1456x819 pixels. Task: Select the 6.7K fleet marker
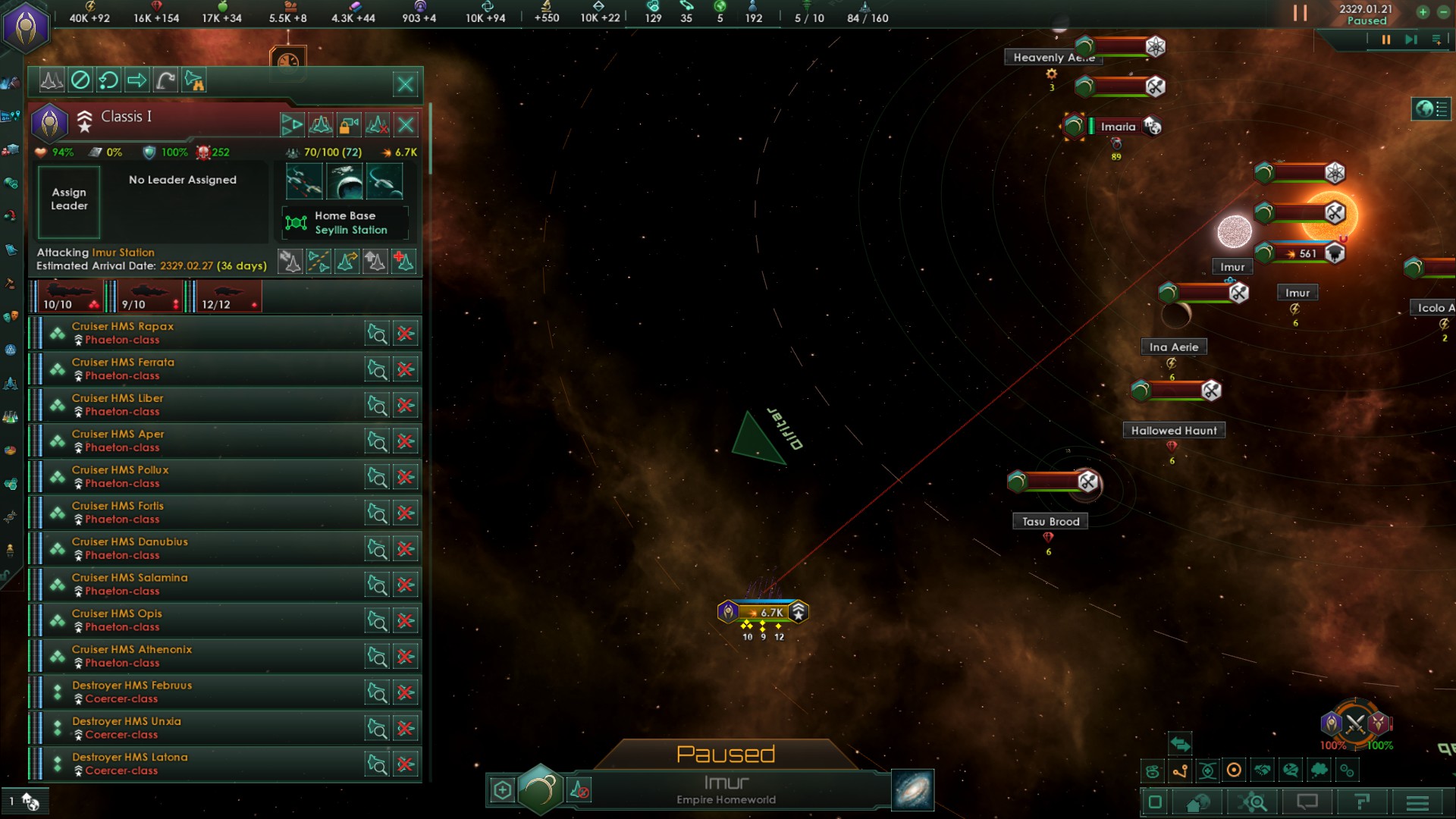point(764,612)
